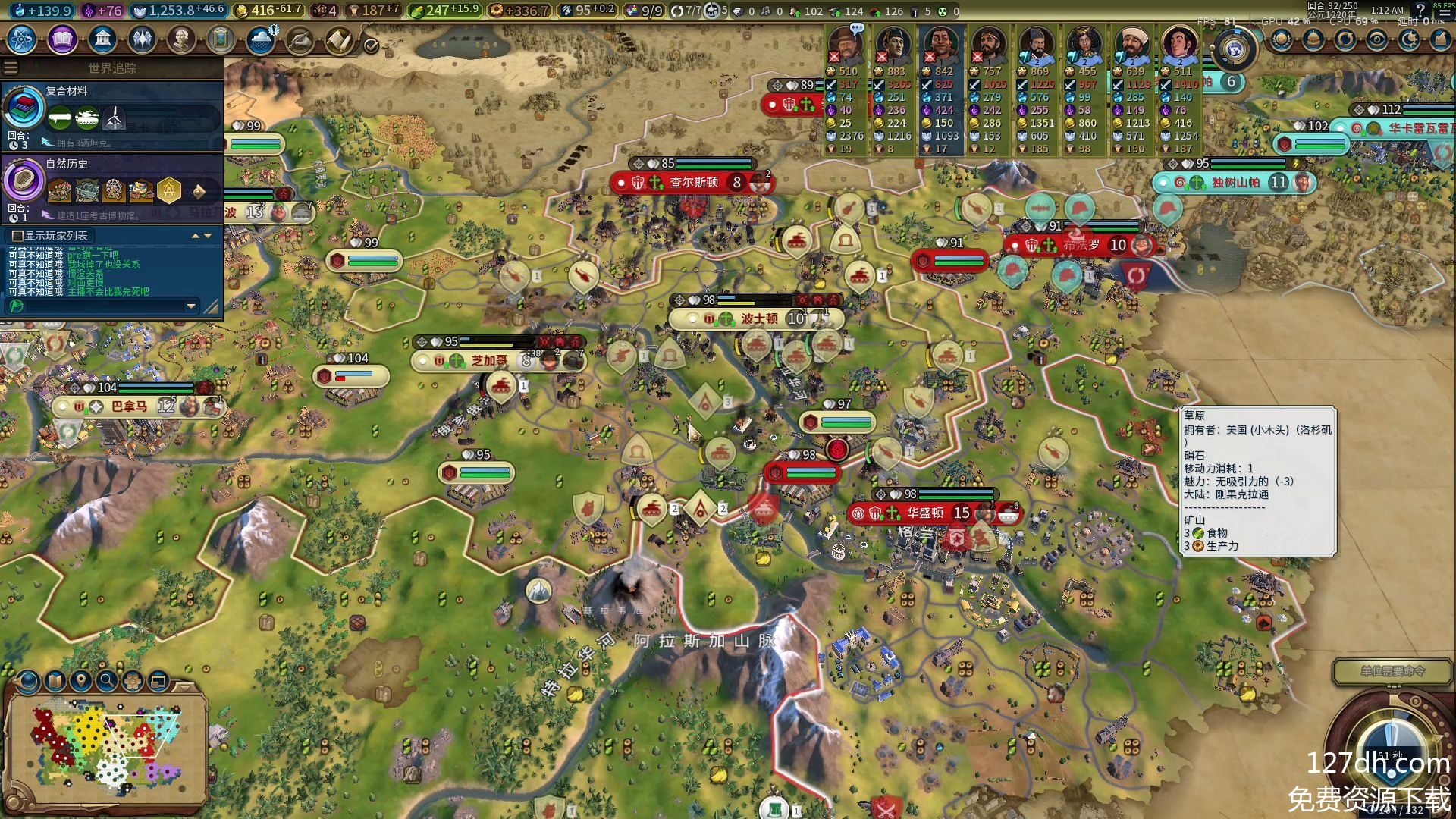Open the minimap map pin tool

click(x=81, y=681)
